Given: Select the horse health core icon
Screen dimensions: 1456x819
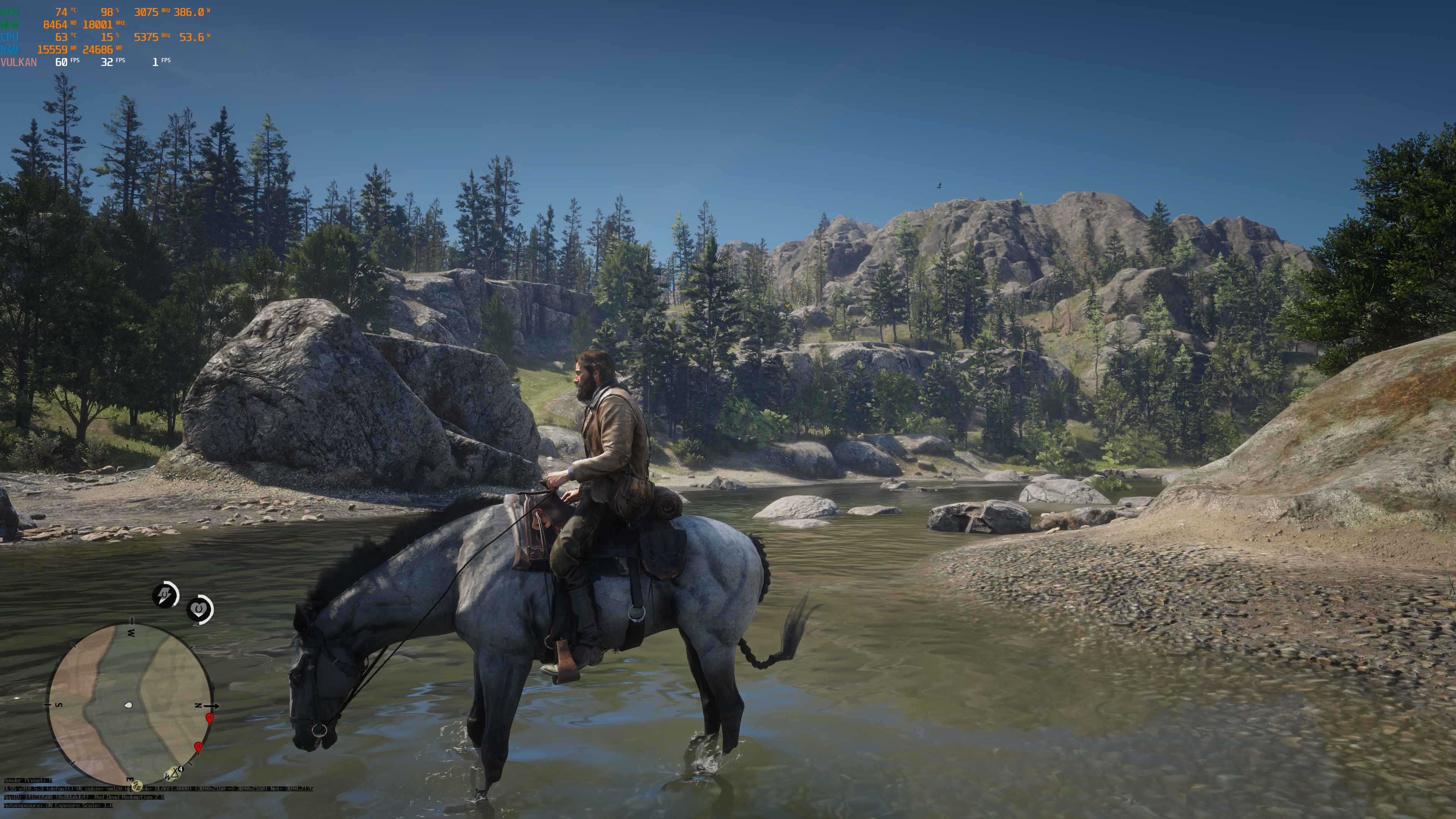Looking at the screenshot, I should [199, 609].
